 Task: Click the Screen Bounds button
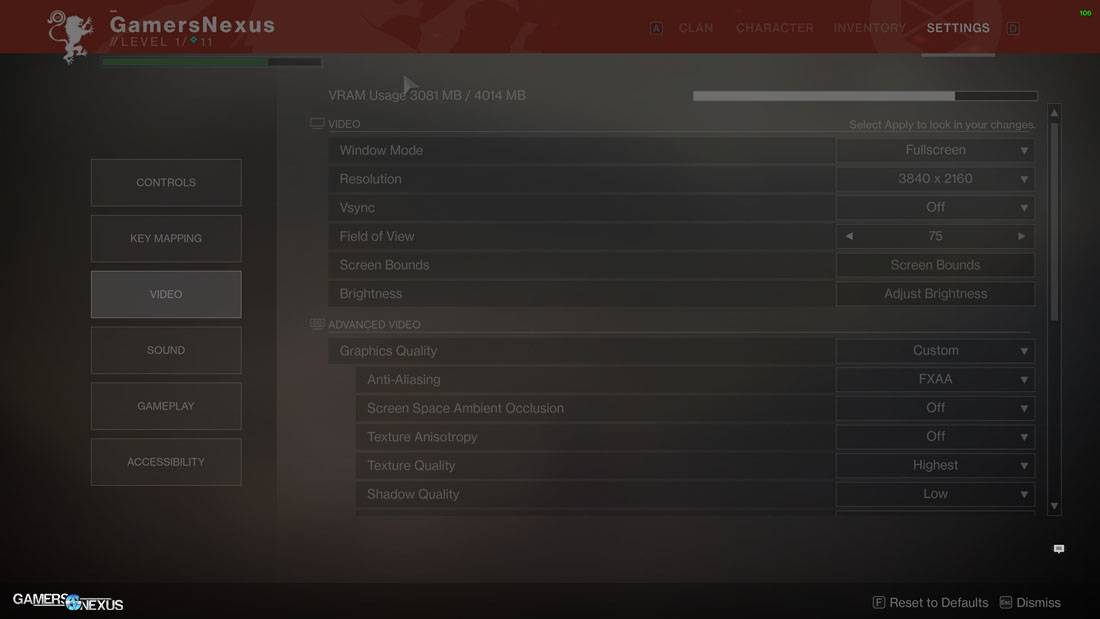[x=935, y=265]
